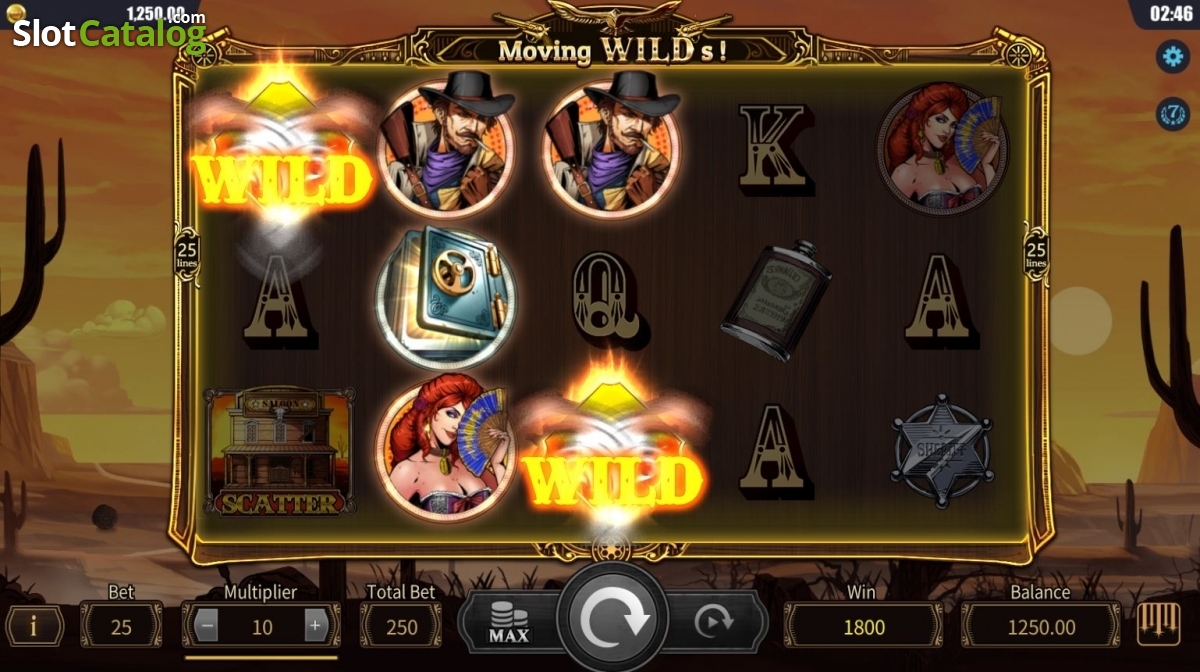Increase the multiplier with the plus button
1200x672 pixels.
(x=315, y=626)
